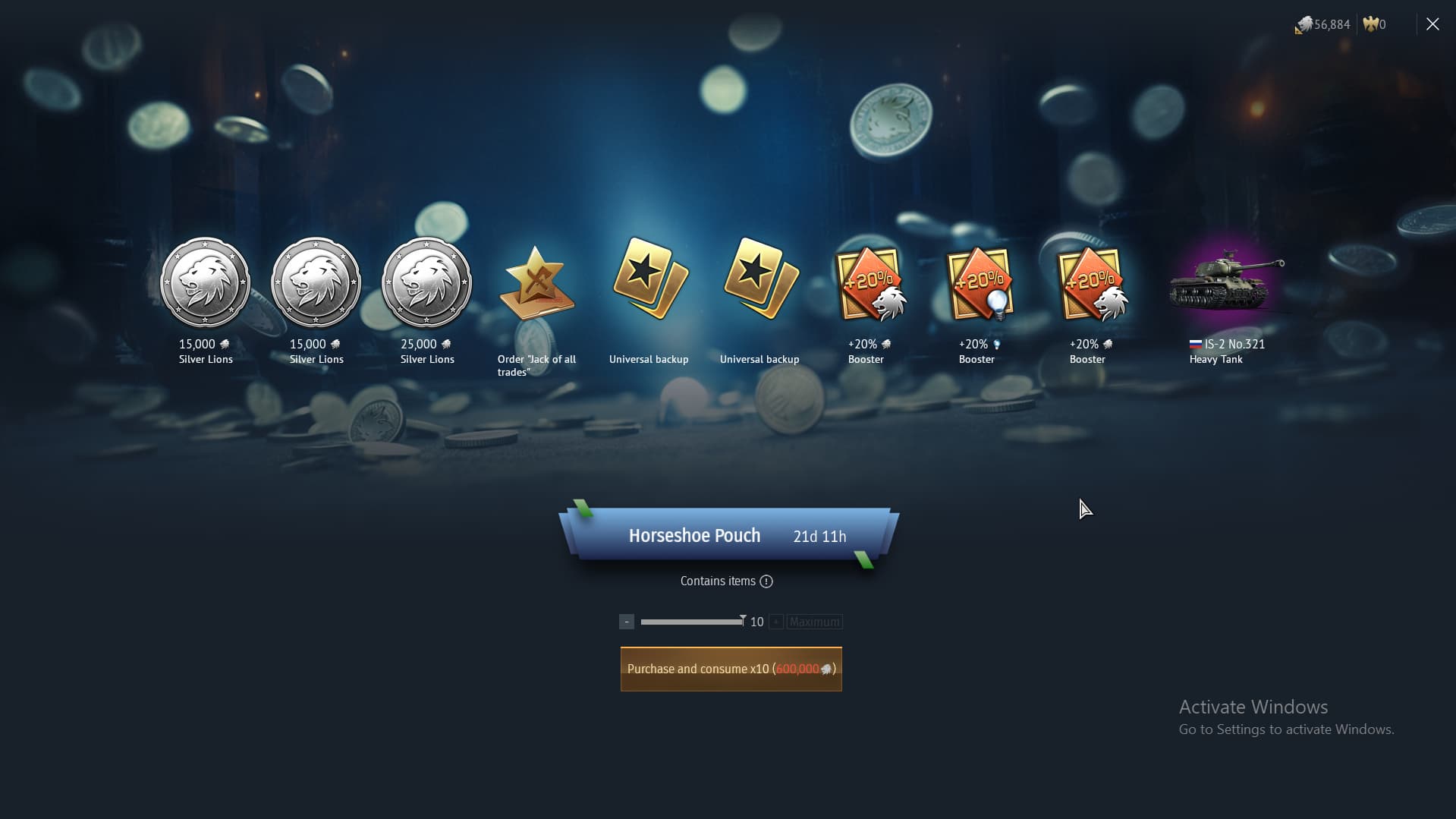The image size is (1456, 819).
Task: Close the Horseshoe Pouch screen with the X
Action: [x=1432, y=24]
